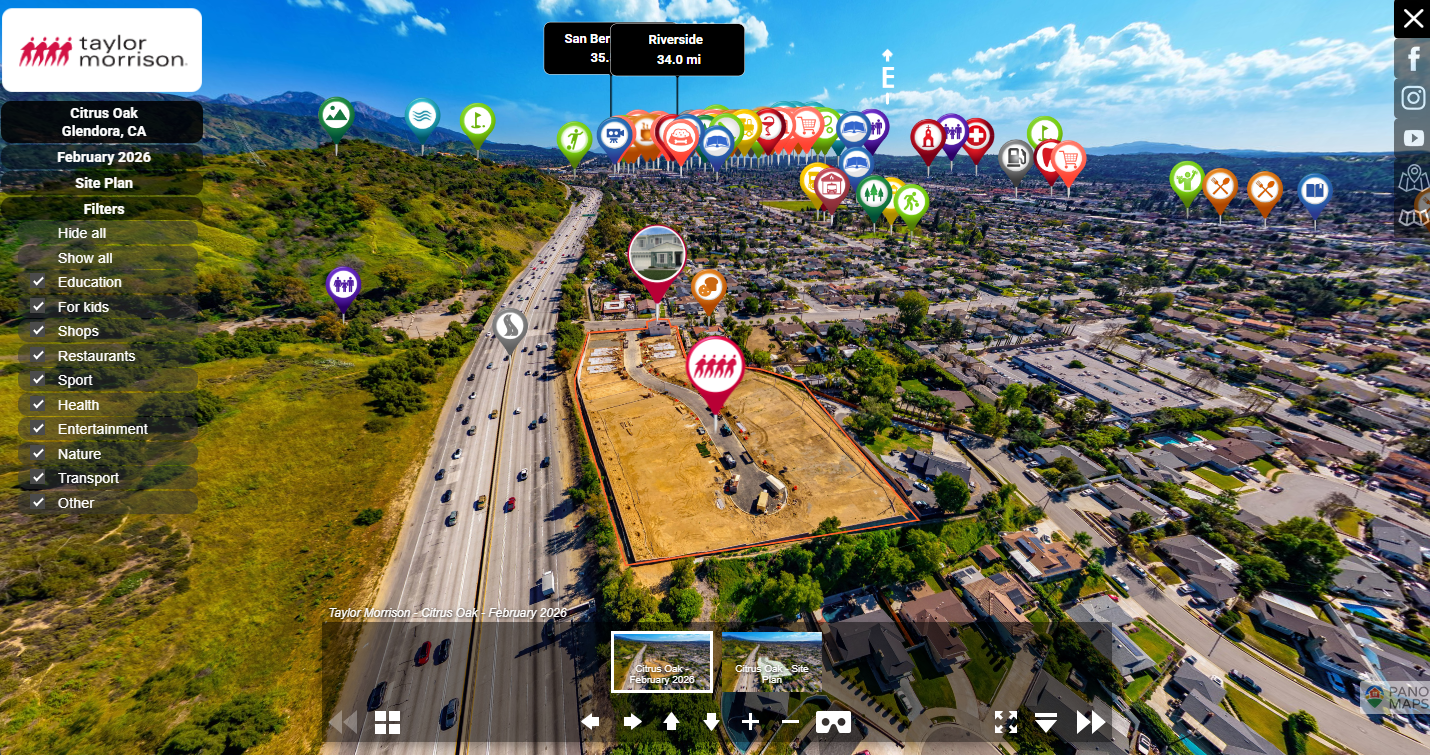Screen dimensions: 1430x755
Task: Toggle the Education filter checkbox
Action: (39, 282)
